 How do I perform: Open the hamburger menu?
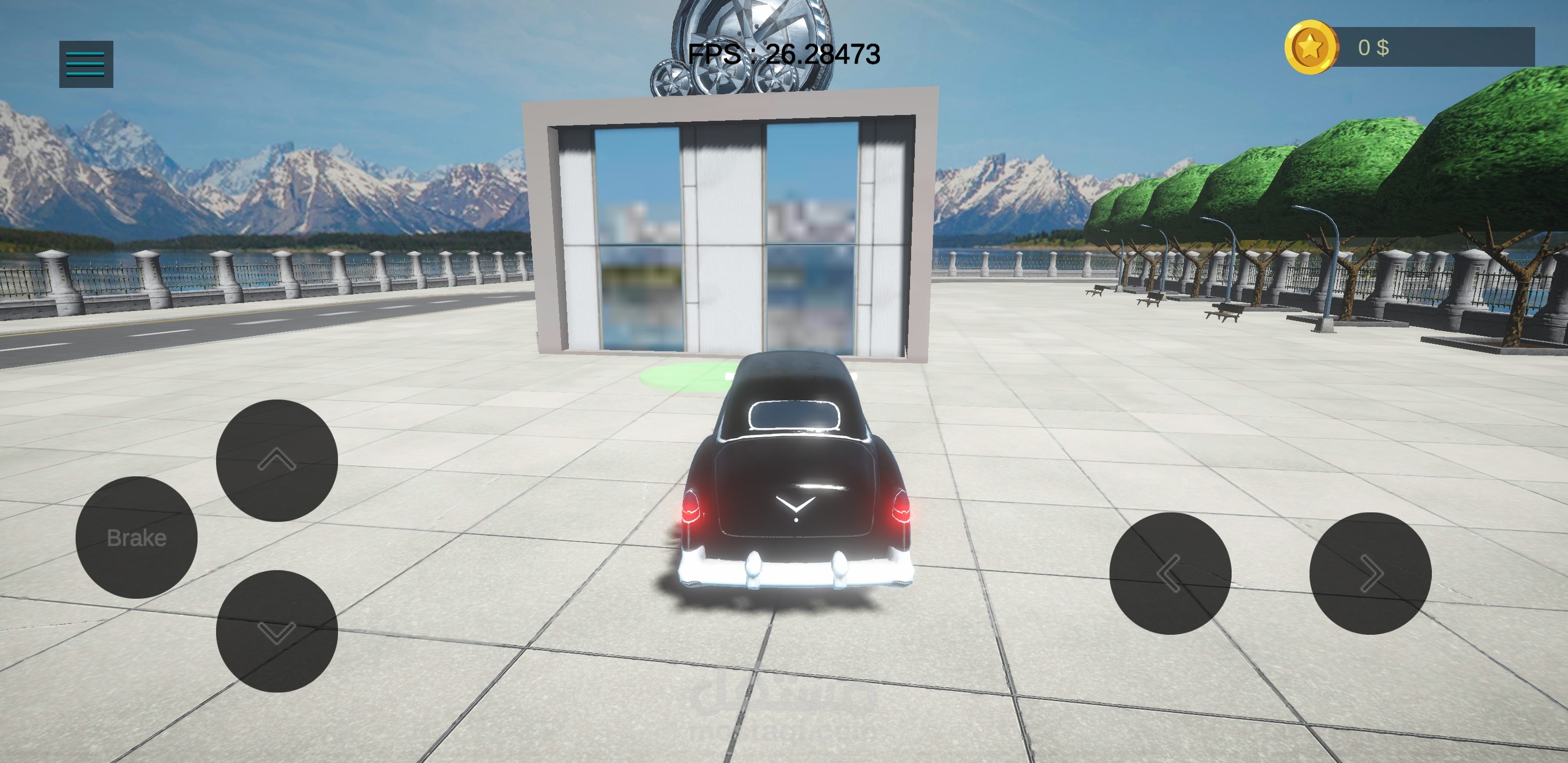click(x=86, y=64)
